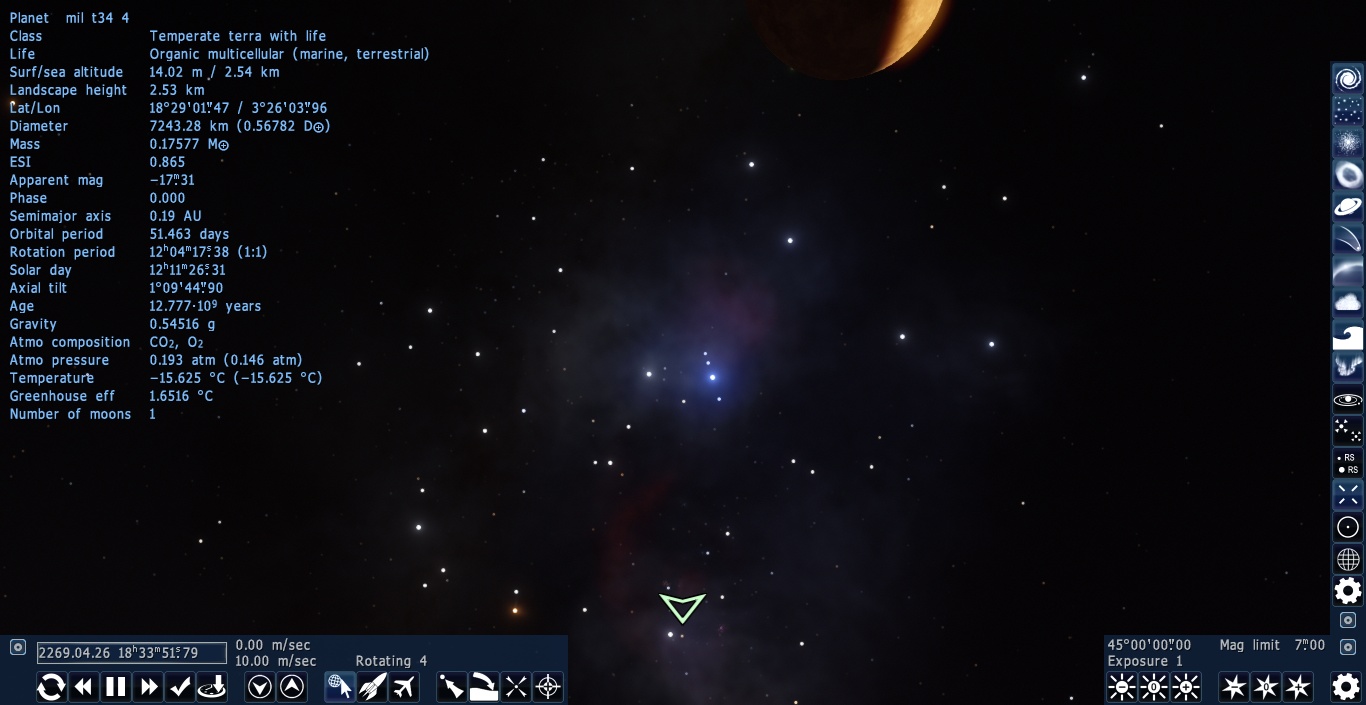Raise magnitude limit with the star plus button

pos(1298,687)
